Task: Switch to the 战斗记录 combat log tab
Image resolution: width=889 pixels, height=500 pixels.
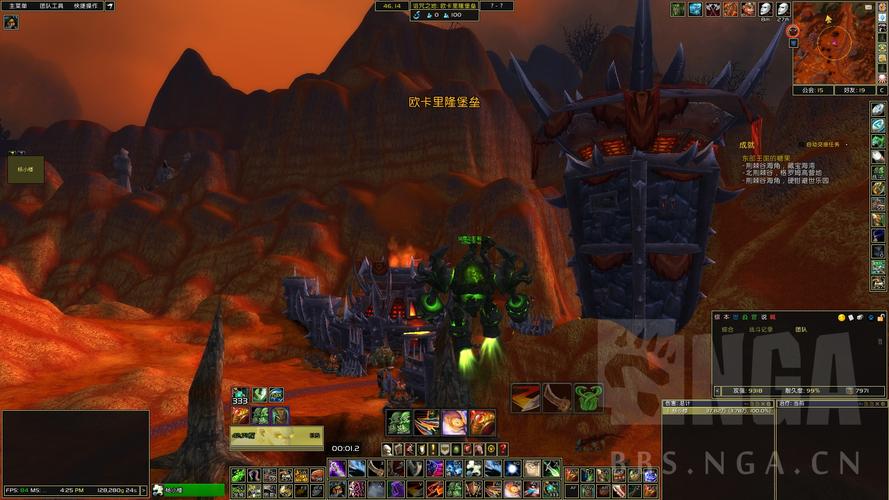Action: point(761,329)
